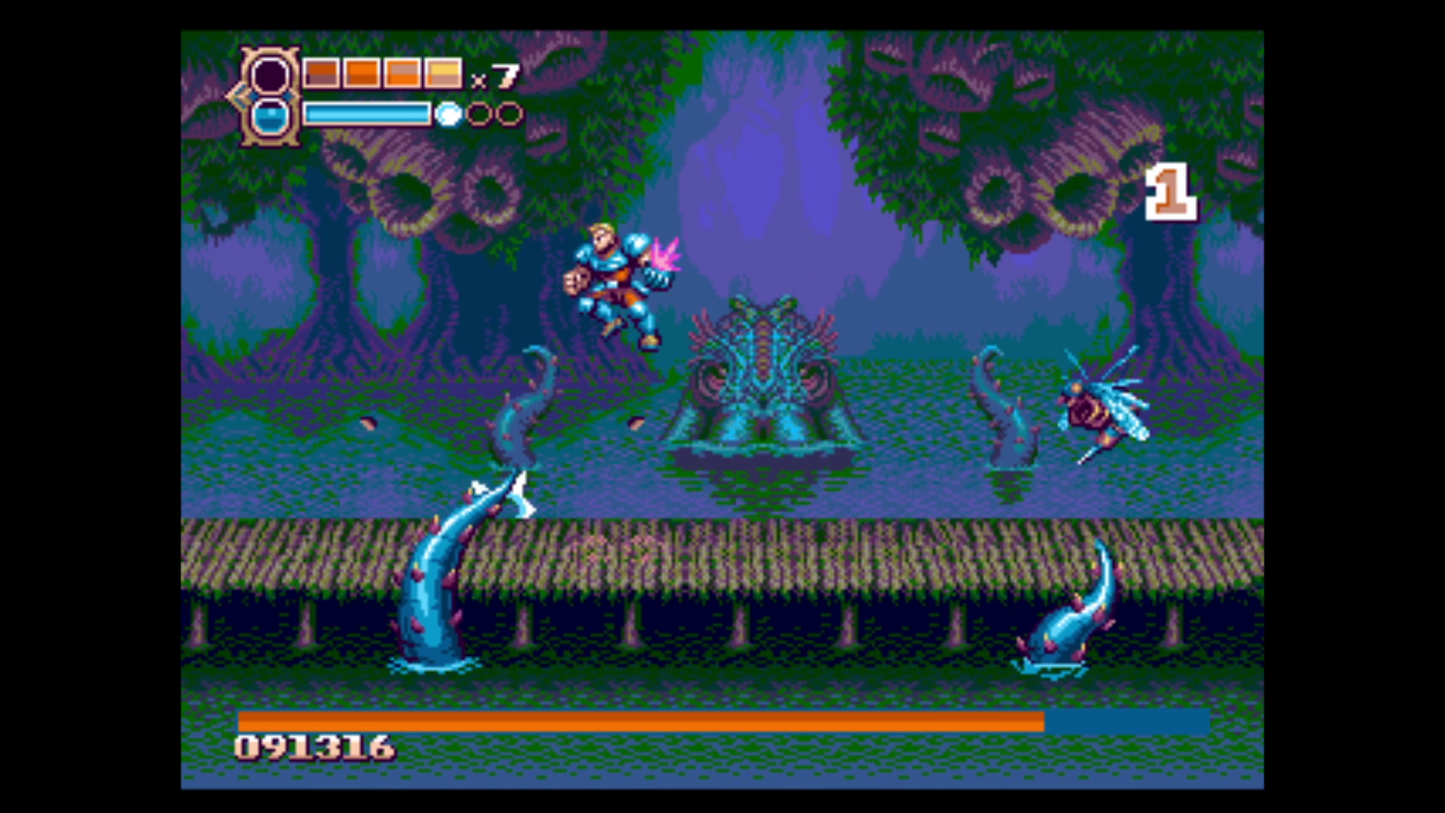Click the hero portrait frame in the HUD
Screen dimensions: 1445x813
271,75
